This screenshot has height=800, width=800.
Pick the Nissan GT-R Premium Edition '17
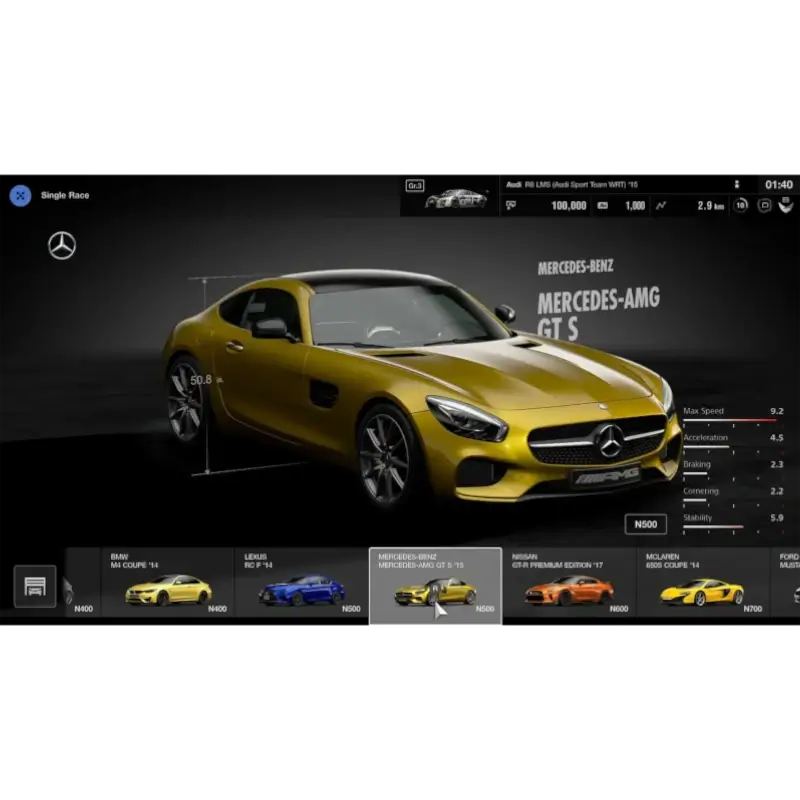(569, 582)
